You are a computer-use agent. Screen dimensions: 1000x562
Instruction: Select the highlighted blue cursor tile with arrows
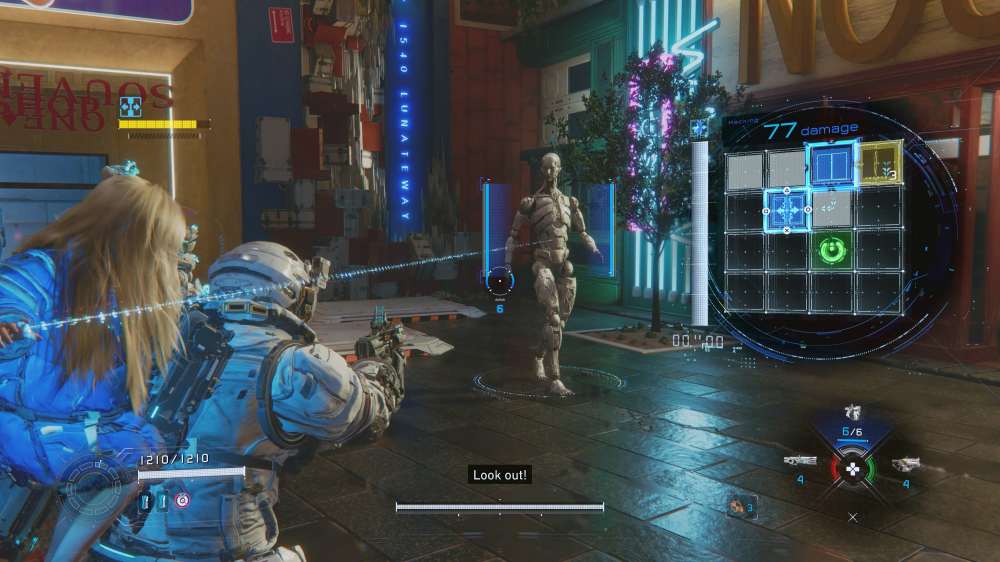(787, 209)
